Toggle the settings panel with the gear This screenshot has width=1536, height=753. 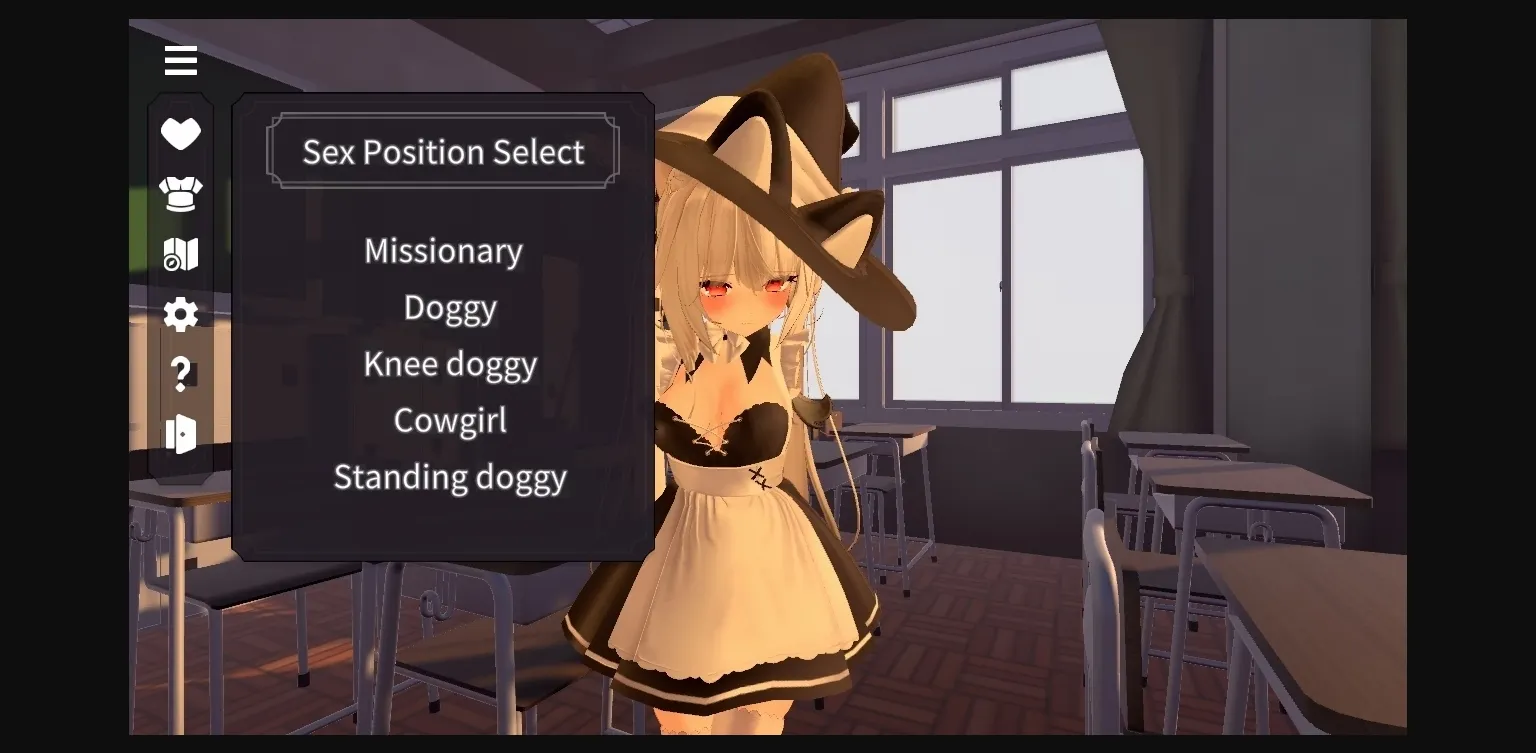click(180, 314)
